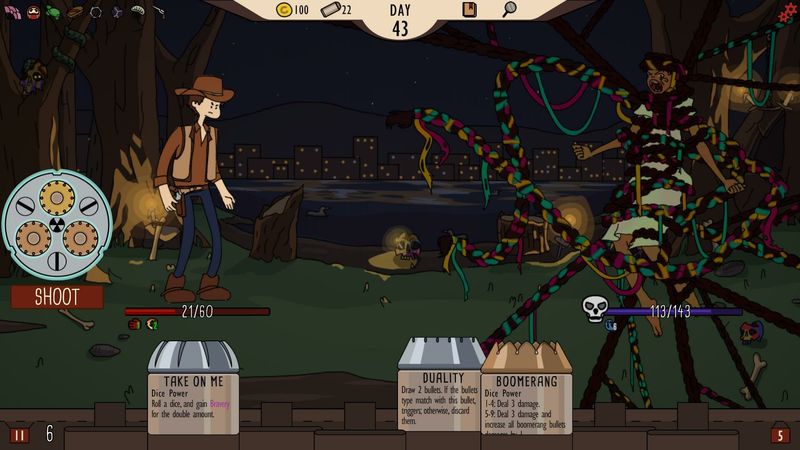Inspect the red daruma doll relic

point(32,12)
